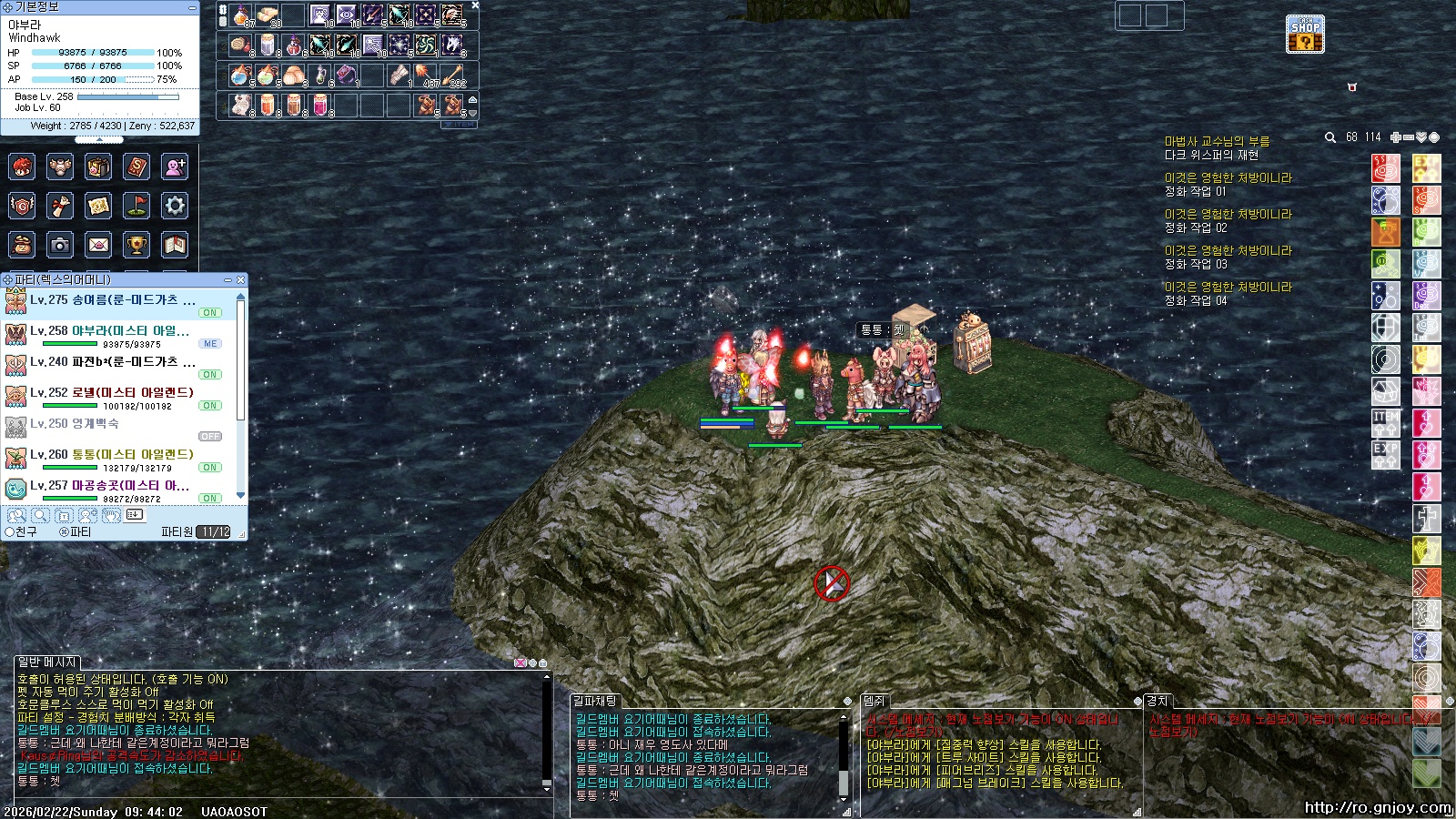Viewport: 1456px width, 819px height.
Task: Open the trophy achievements icon
Action: [x=136, y=244]
